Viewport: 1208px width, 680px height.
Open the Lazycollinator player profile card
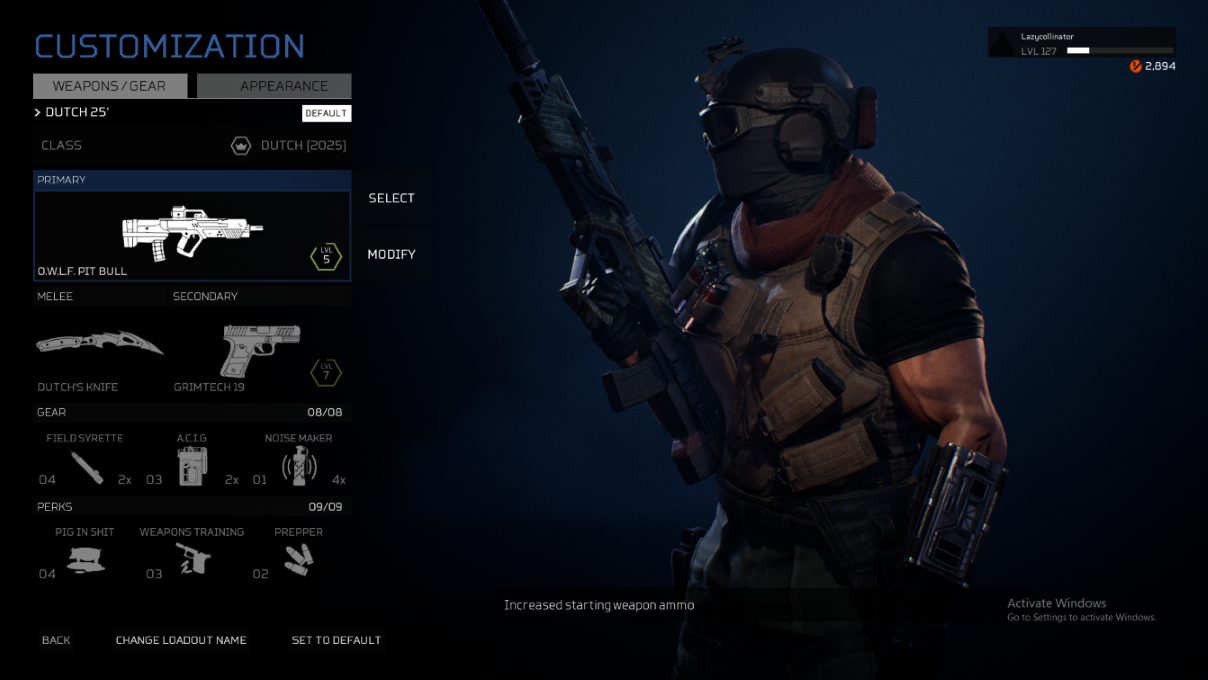tap(1082, 43)
